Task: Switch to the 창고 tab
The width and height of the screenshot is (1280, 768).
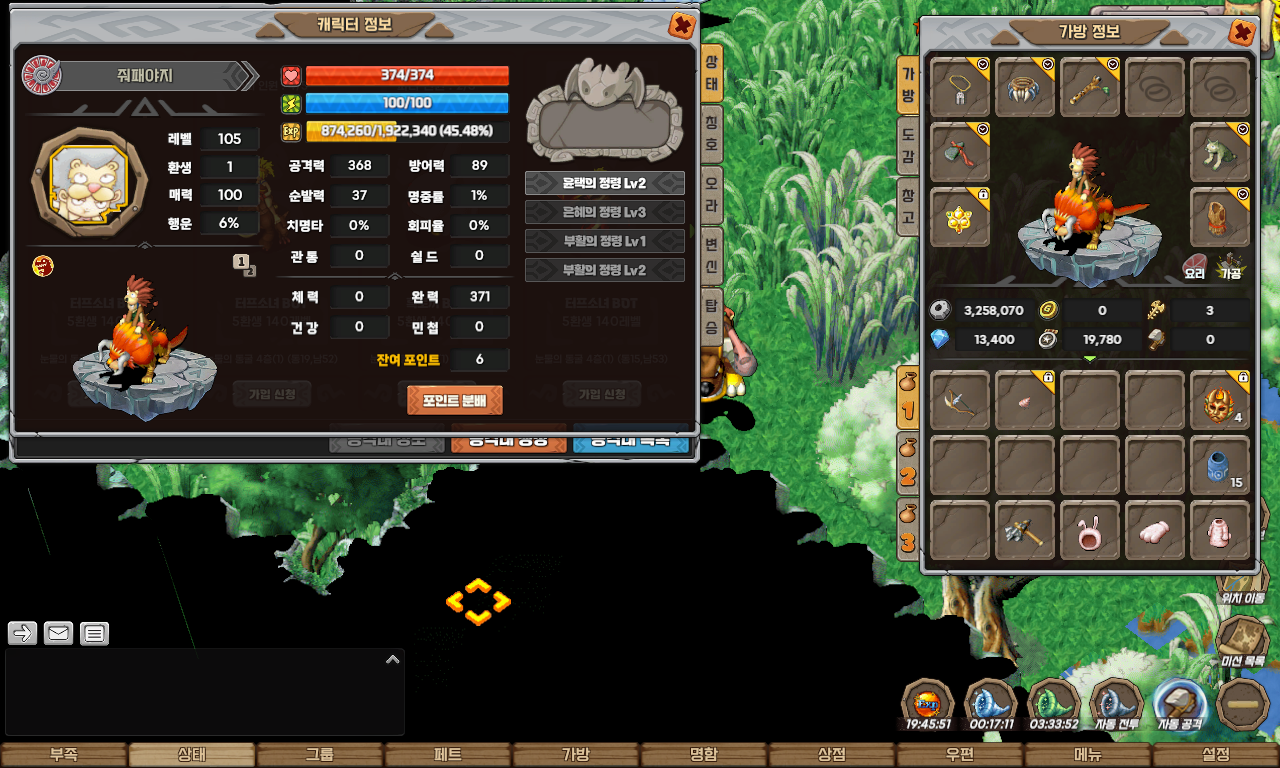Action: pyautogui.click(x=908, y=204)
